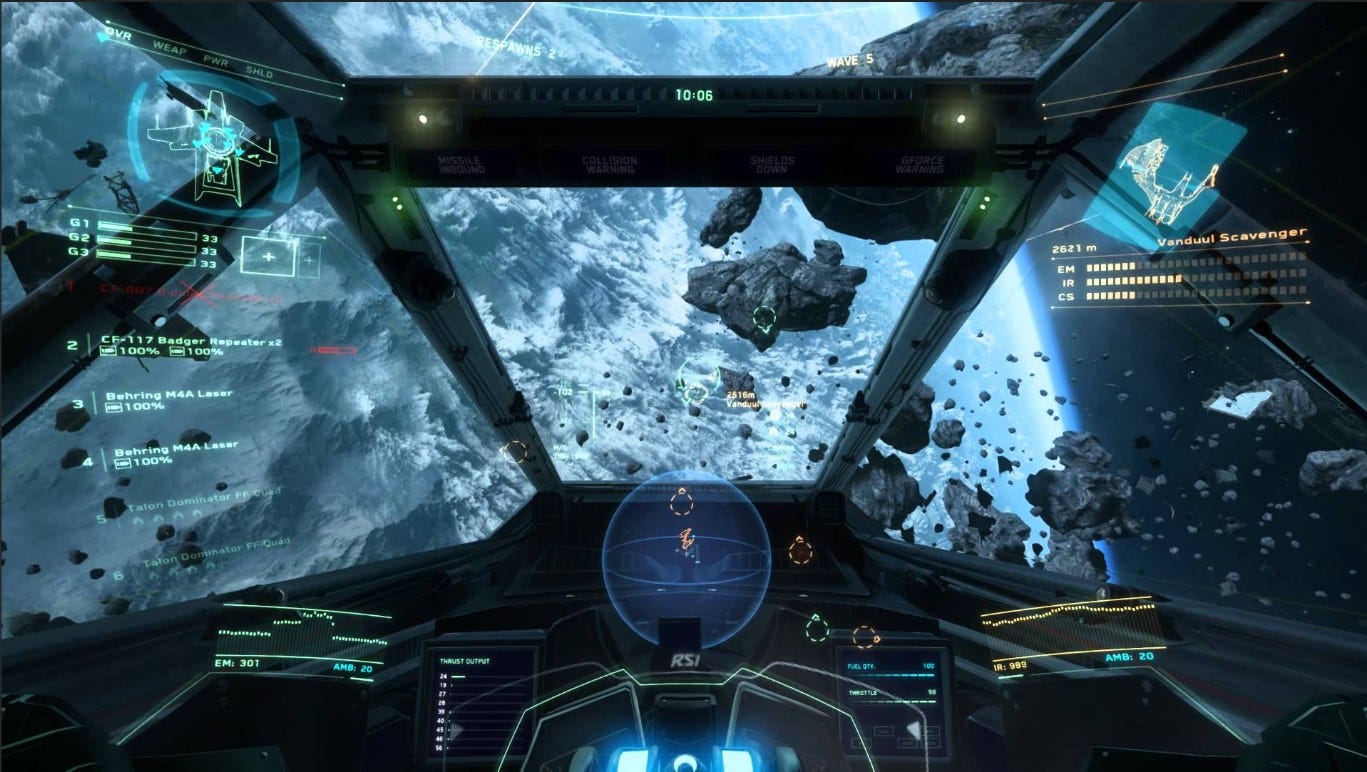The width and height of the screenshot is (1367, 772).
Task: Switch to the SHLD tab on the left MFD
Action: (261, 71)
